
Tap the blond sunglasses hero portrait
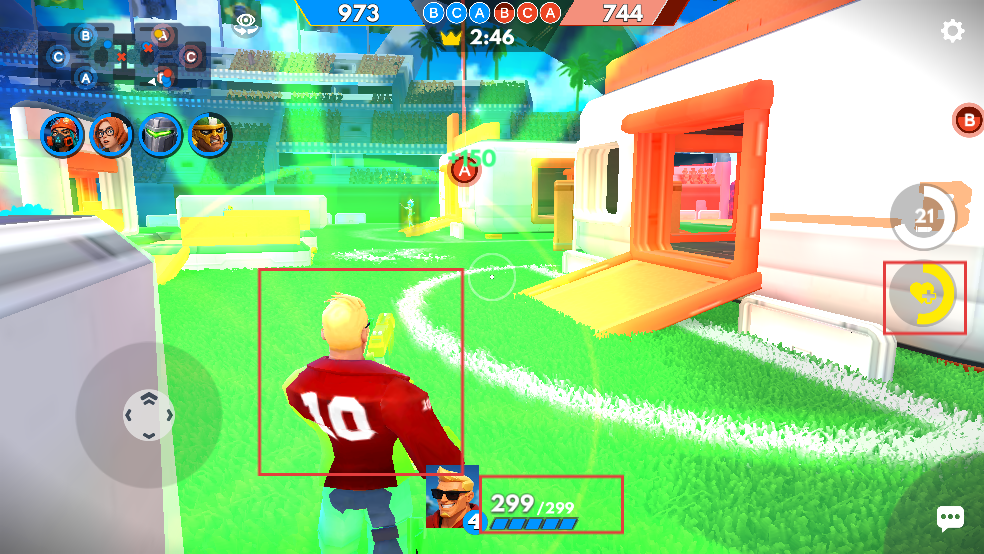pyautogui.click(x=451, y=495)
